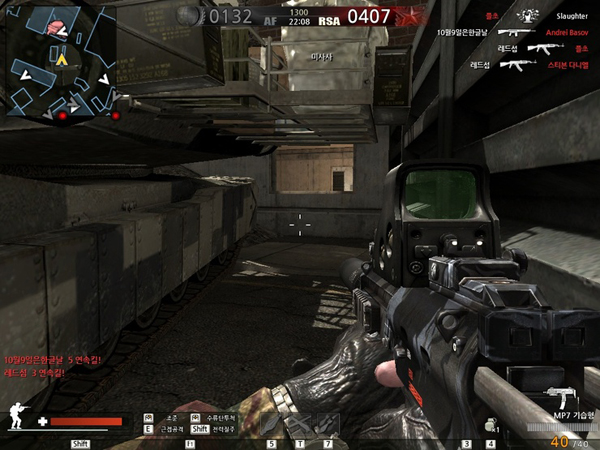The width and height of the screenshot is (600, 450).
Task: Select the MP7 submachine gun weapon icon
Action: point(559,396)
